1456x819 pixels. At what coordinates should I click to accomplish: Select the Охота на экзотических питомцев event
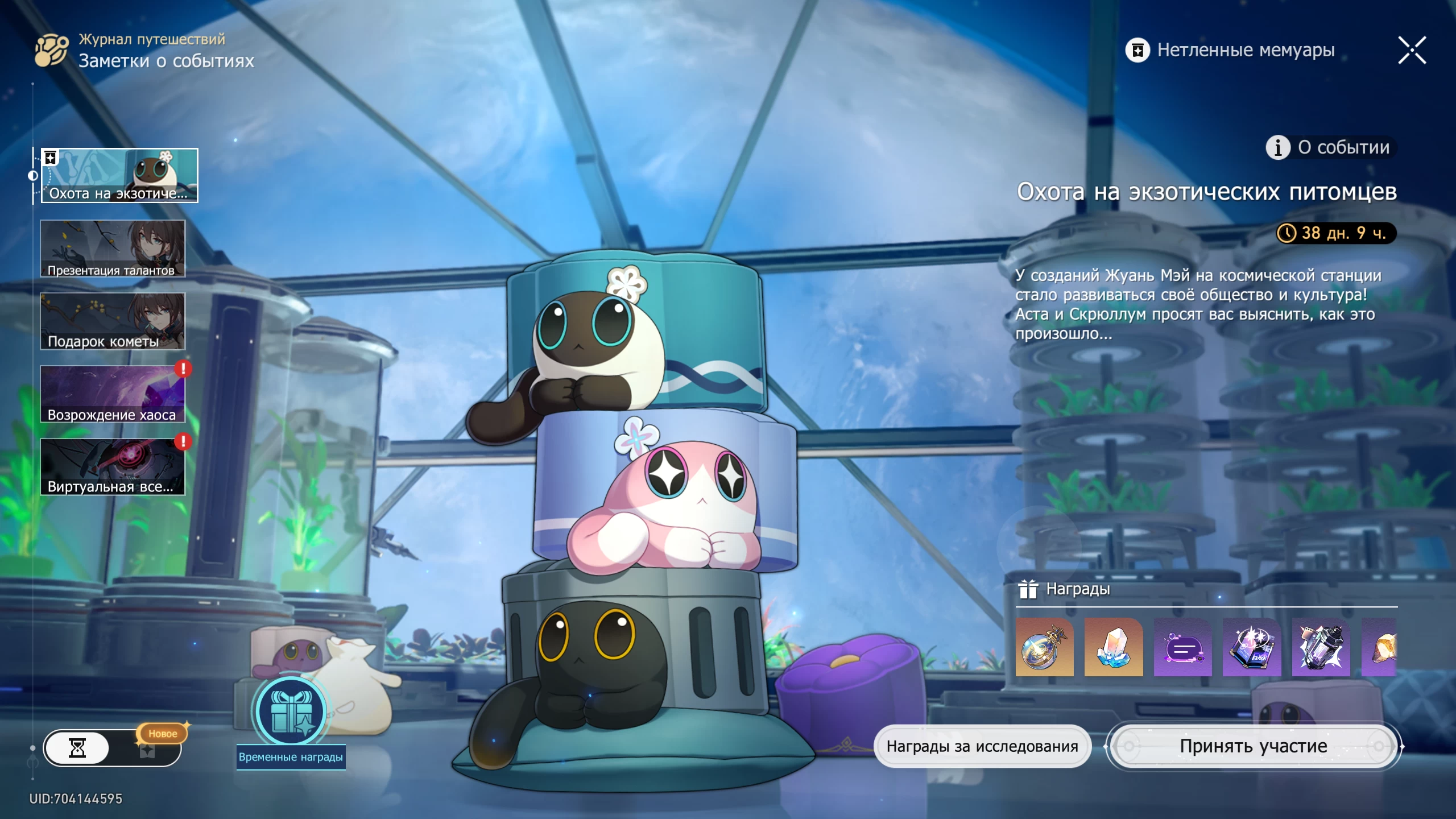[119, 176]
